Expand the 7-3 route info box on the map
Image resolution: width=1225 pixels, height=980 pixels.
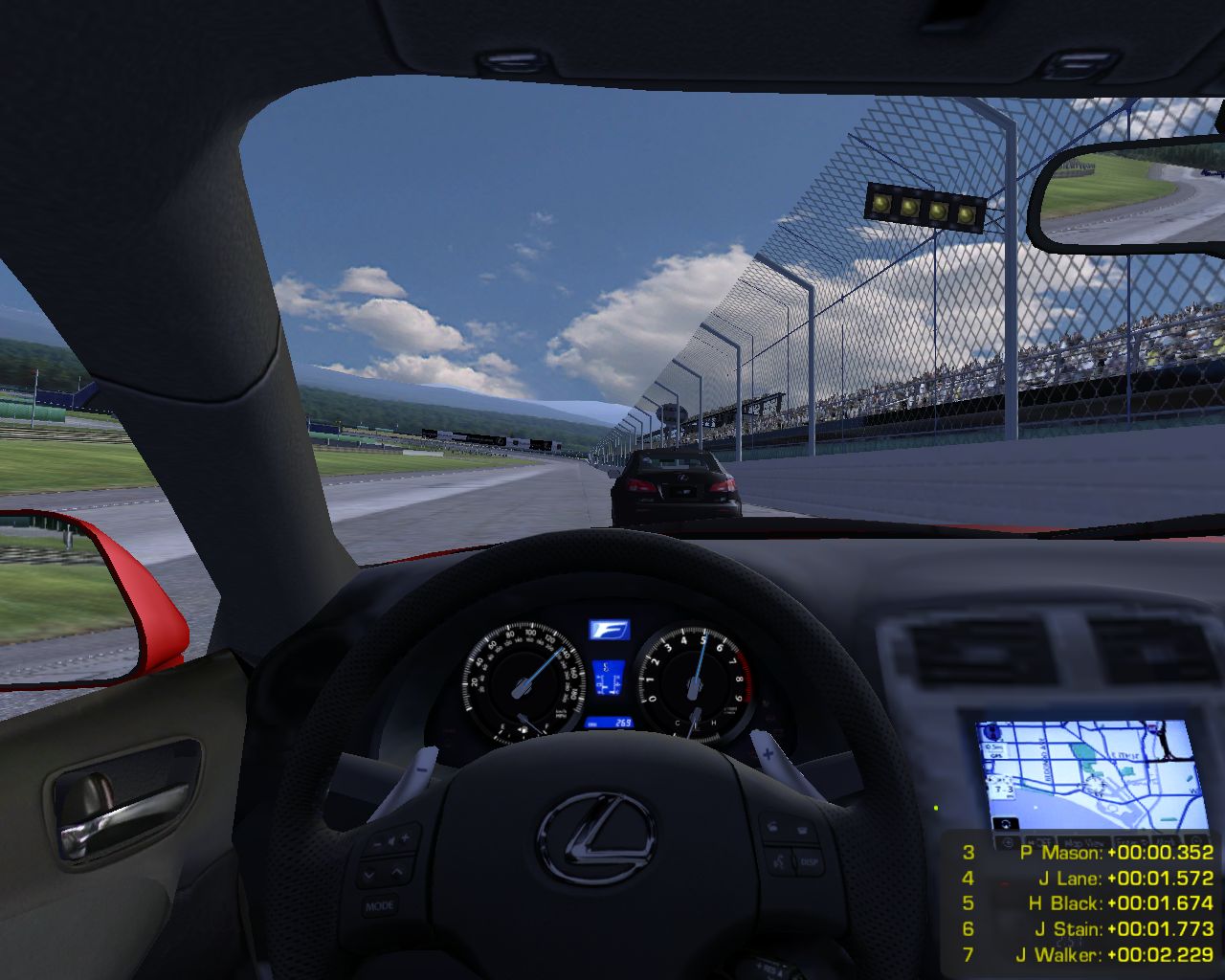1003,787
